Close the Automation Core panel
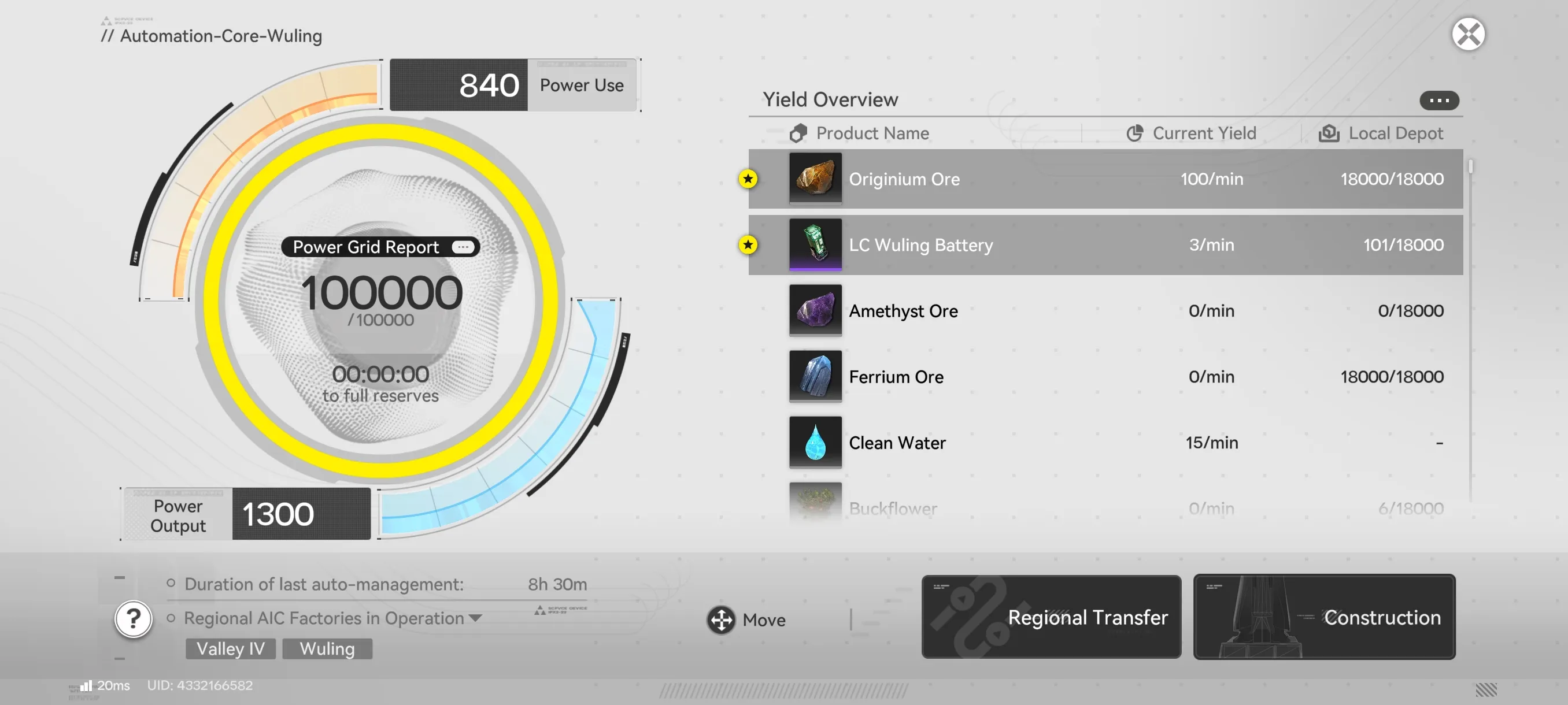The width and height of the screenshot is (1568, 705). tap(1467, 34)
